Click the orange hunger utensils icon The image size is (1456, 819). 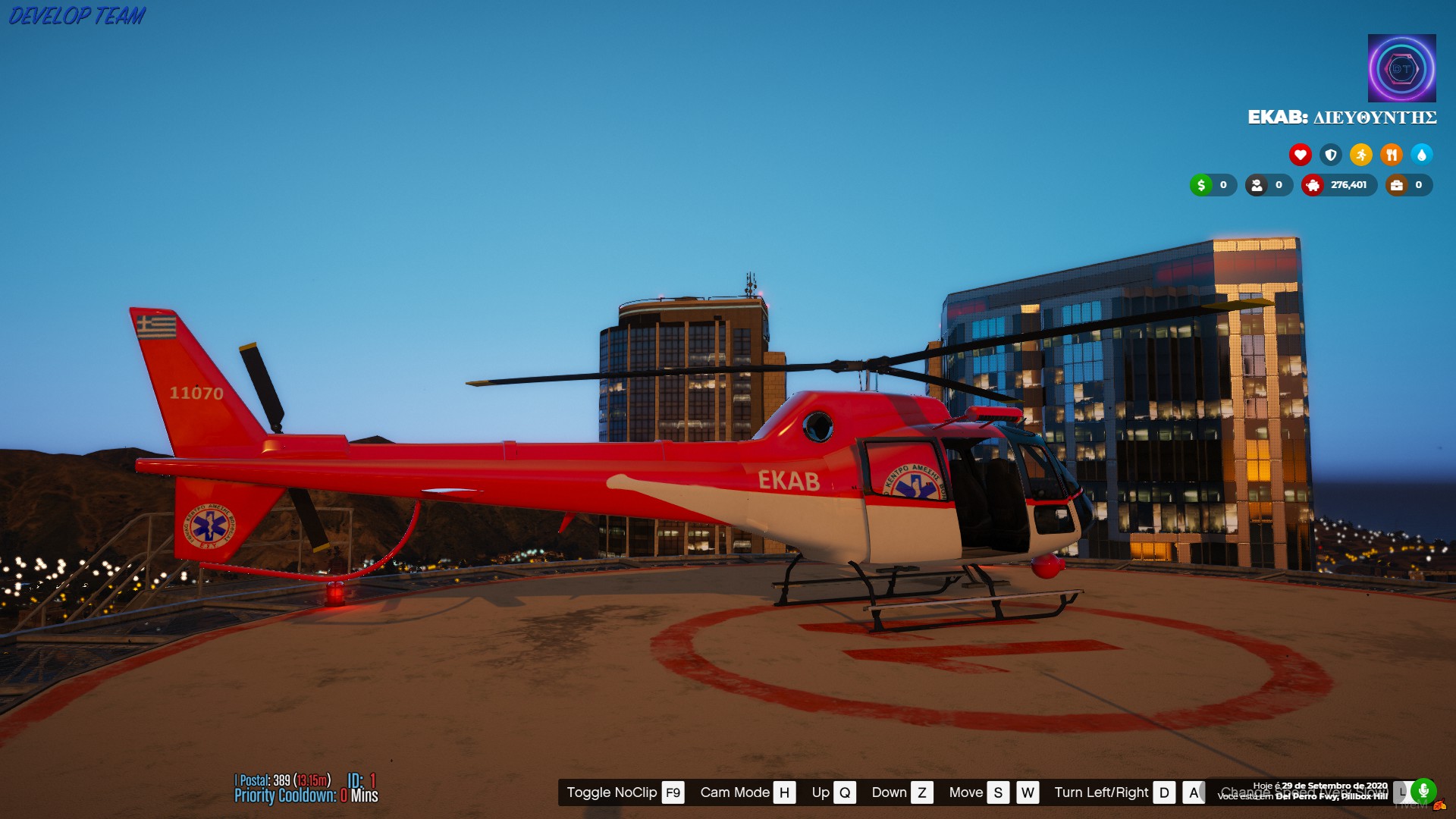tap(1392, 155)
